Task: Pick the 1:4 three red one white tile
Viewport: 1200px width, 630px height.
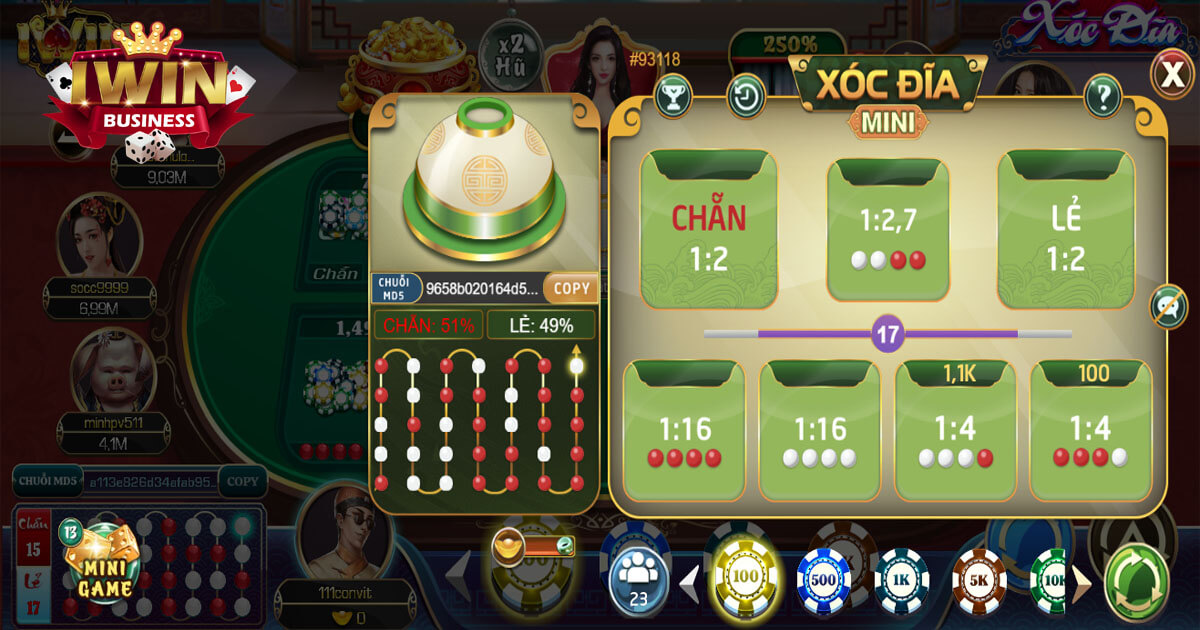Action: click(1090, 430)
